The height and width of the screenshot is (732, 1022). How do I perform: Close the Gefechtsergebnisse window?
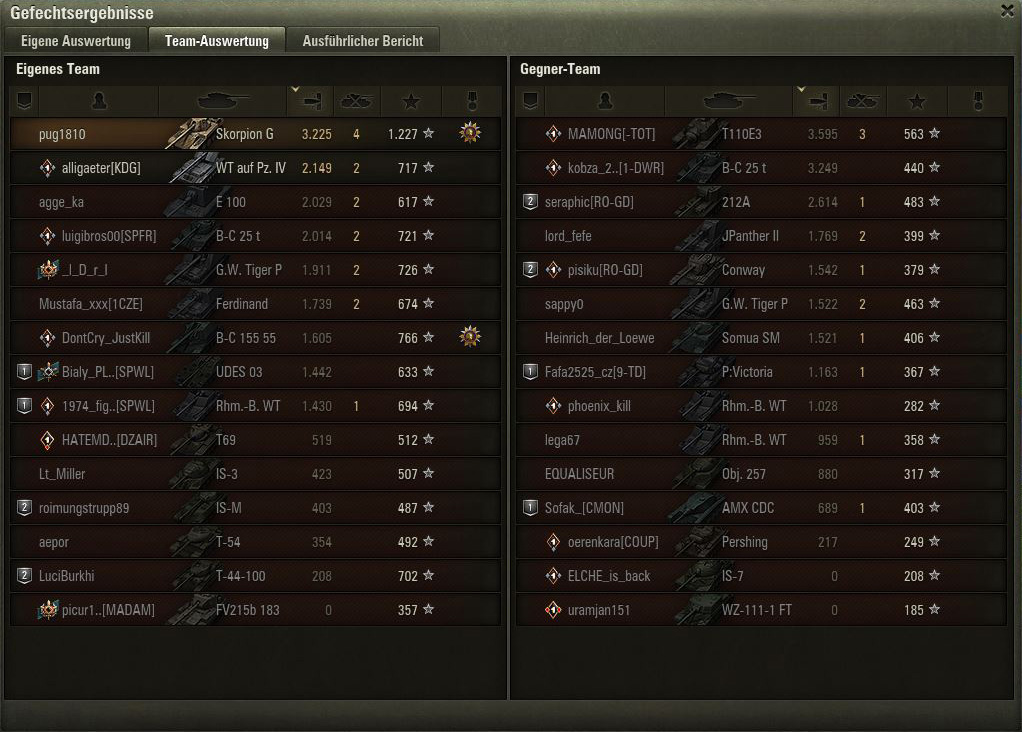(1006, 11)
